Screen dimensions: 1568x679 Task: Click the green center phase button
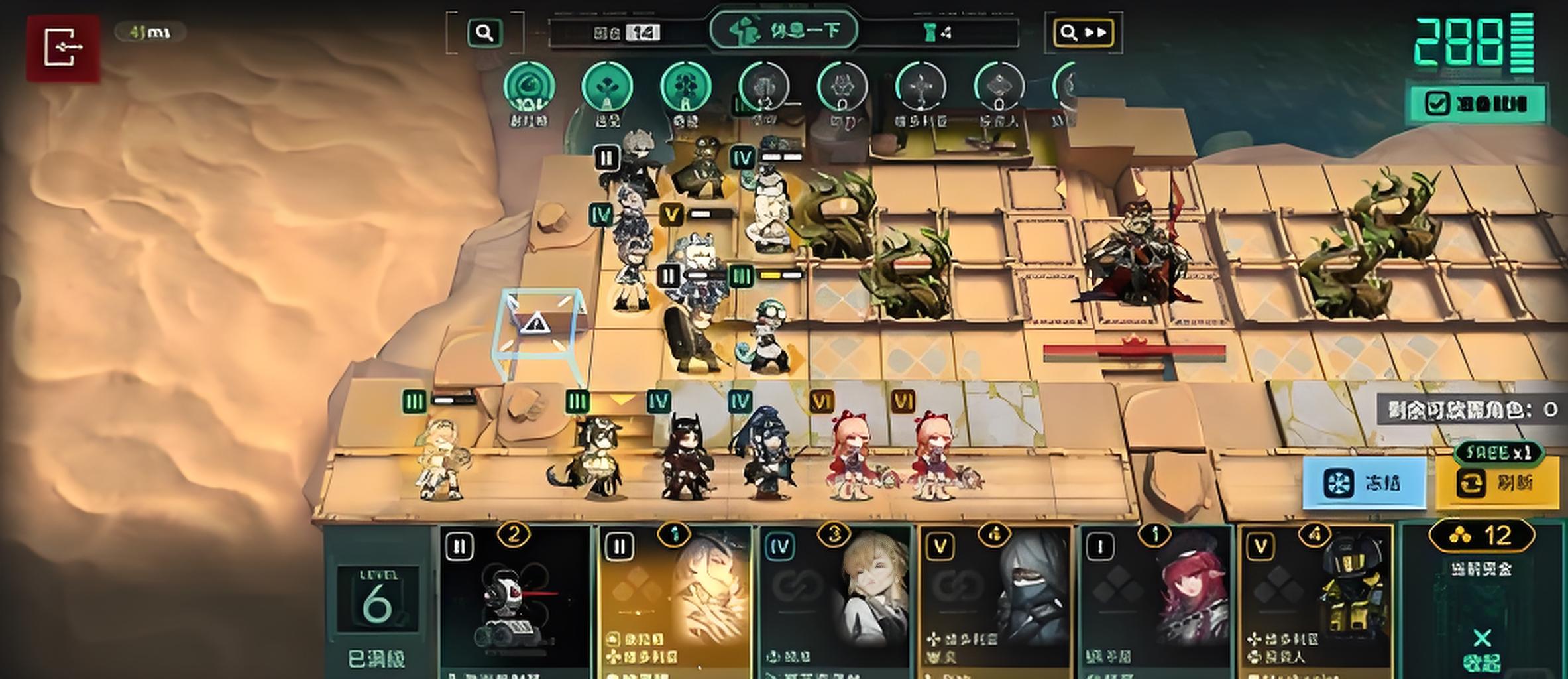point(784,31)
